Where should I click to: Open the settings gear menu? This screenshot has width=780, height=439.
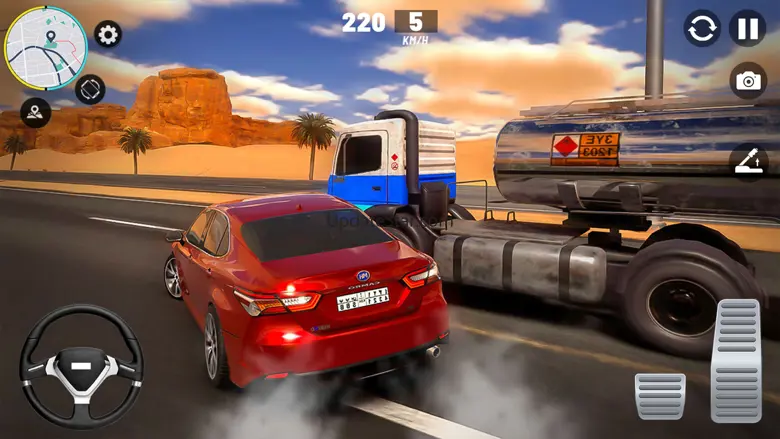pos(108,34)
